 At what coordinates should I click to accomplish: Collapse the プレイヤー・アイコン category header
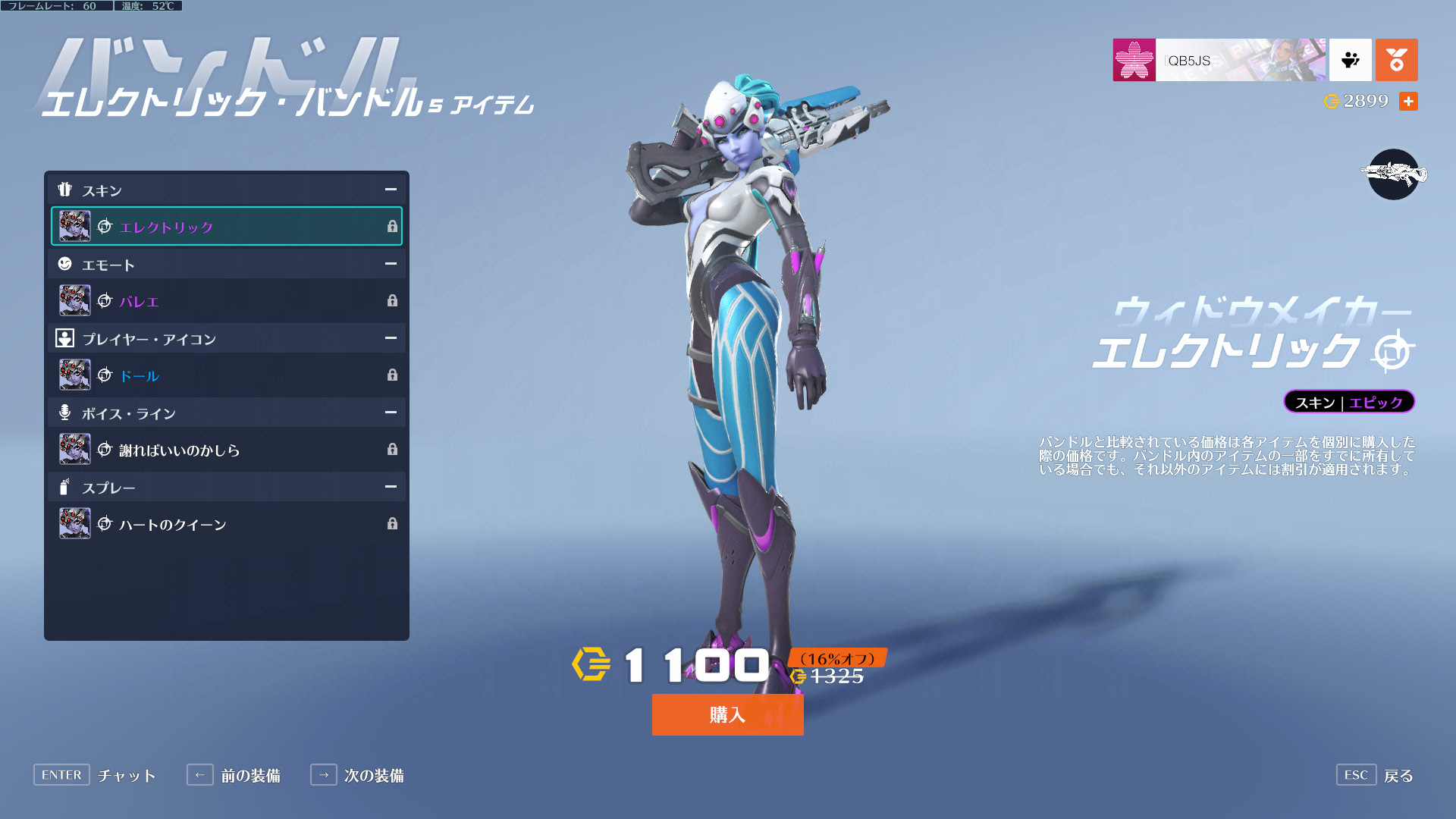coord(391,338)
